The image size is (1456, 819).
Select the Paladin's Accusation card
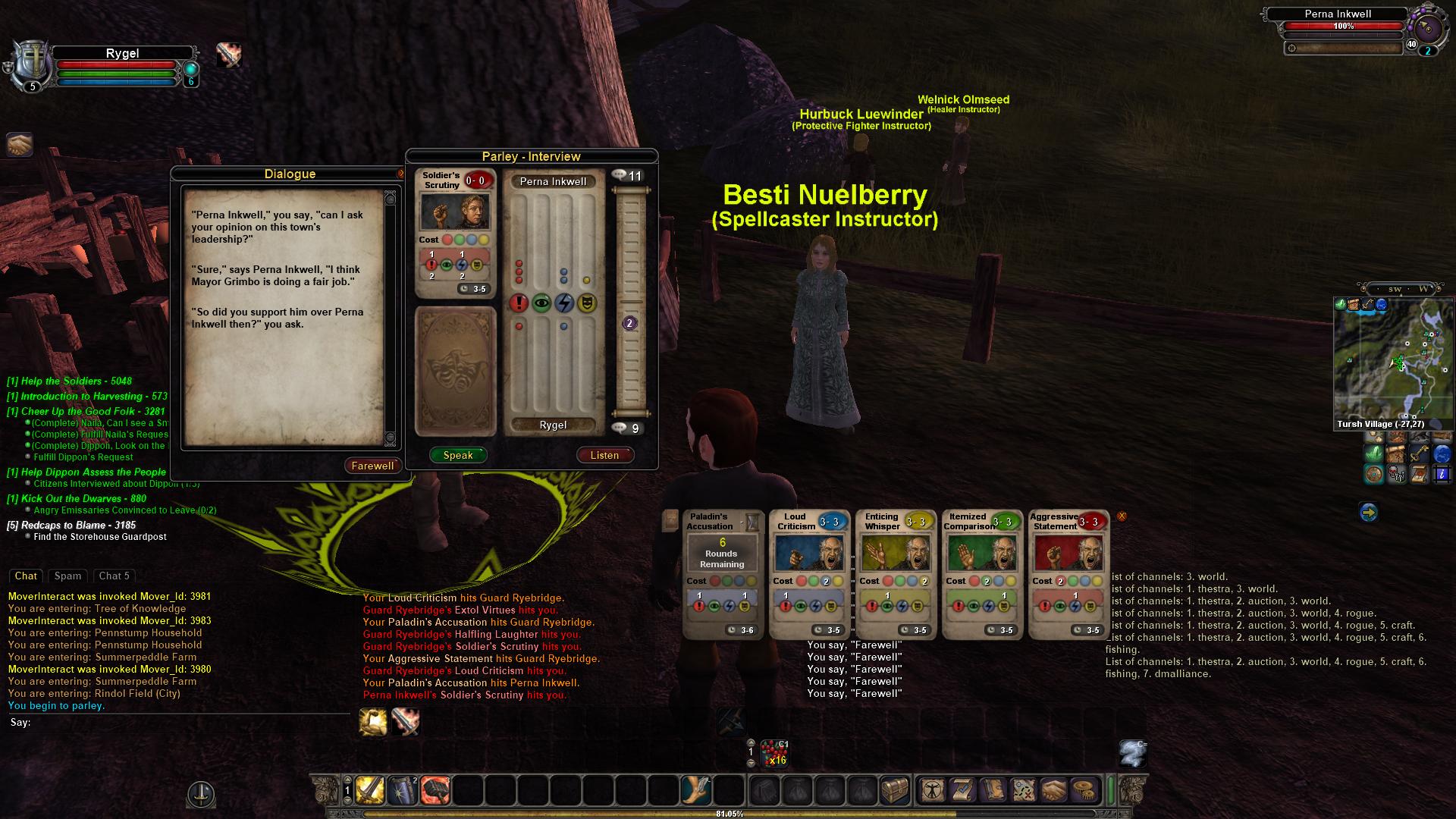pos(722,575)
